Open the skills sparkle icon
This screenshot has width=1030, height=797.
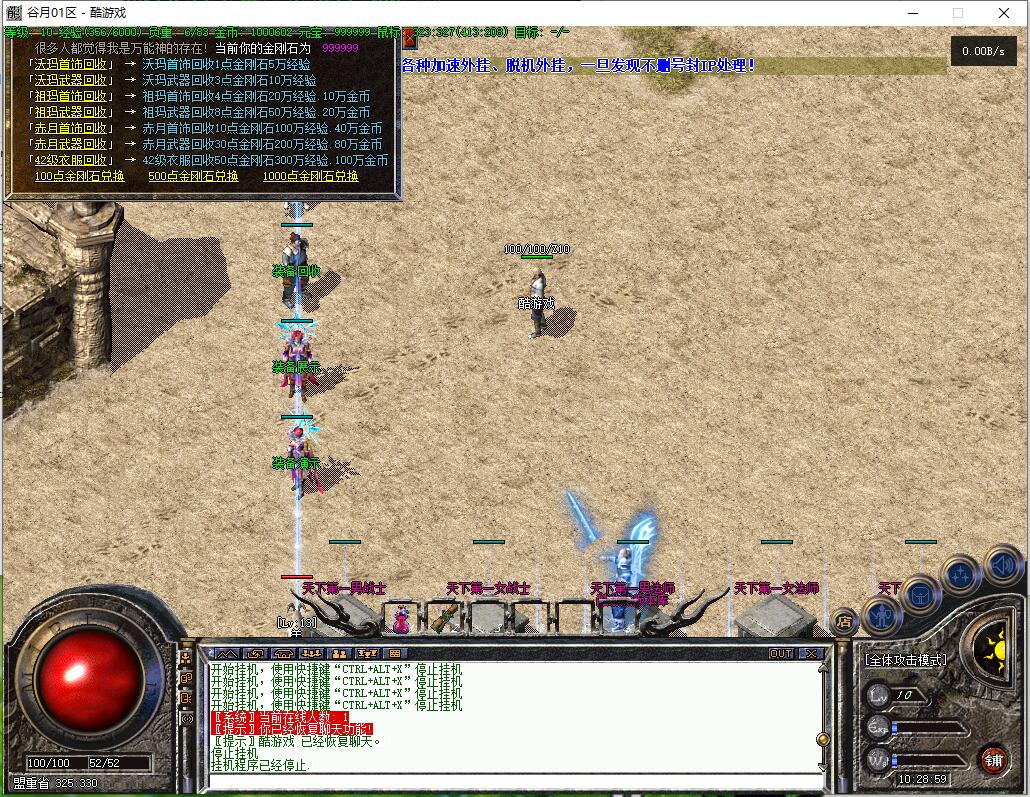960,574
